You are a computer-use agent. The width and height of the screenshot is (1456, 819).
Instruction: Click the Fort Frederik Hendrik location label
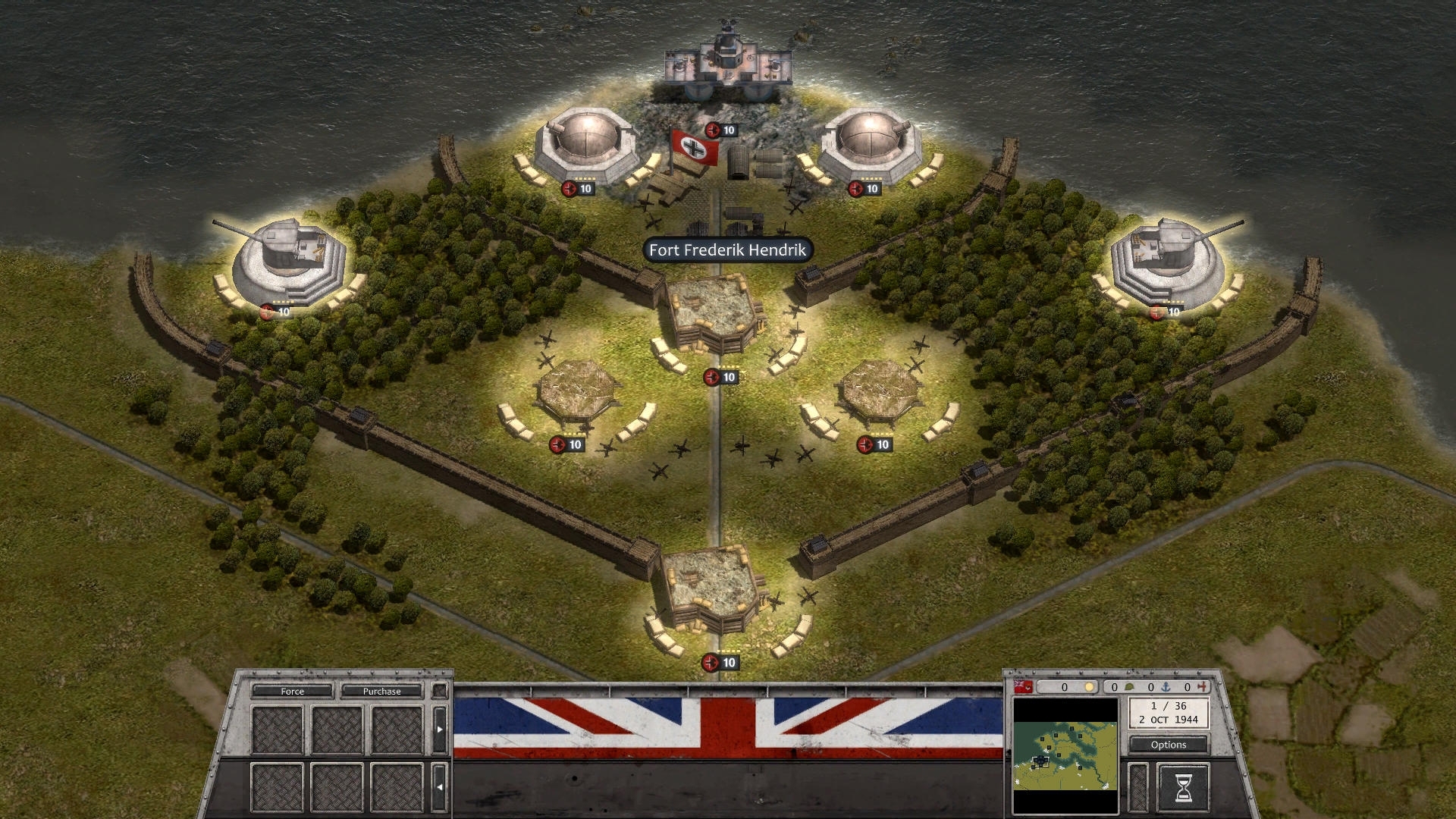click(727, 251)
